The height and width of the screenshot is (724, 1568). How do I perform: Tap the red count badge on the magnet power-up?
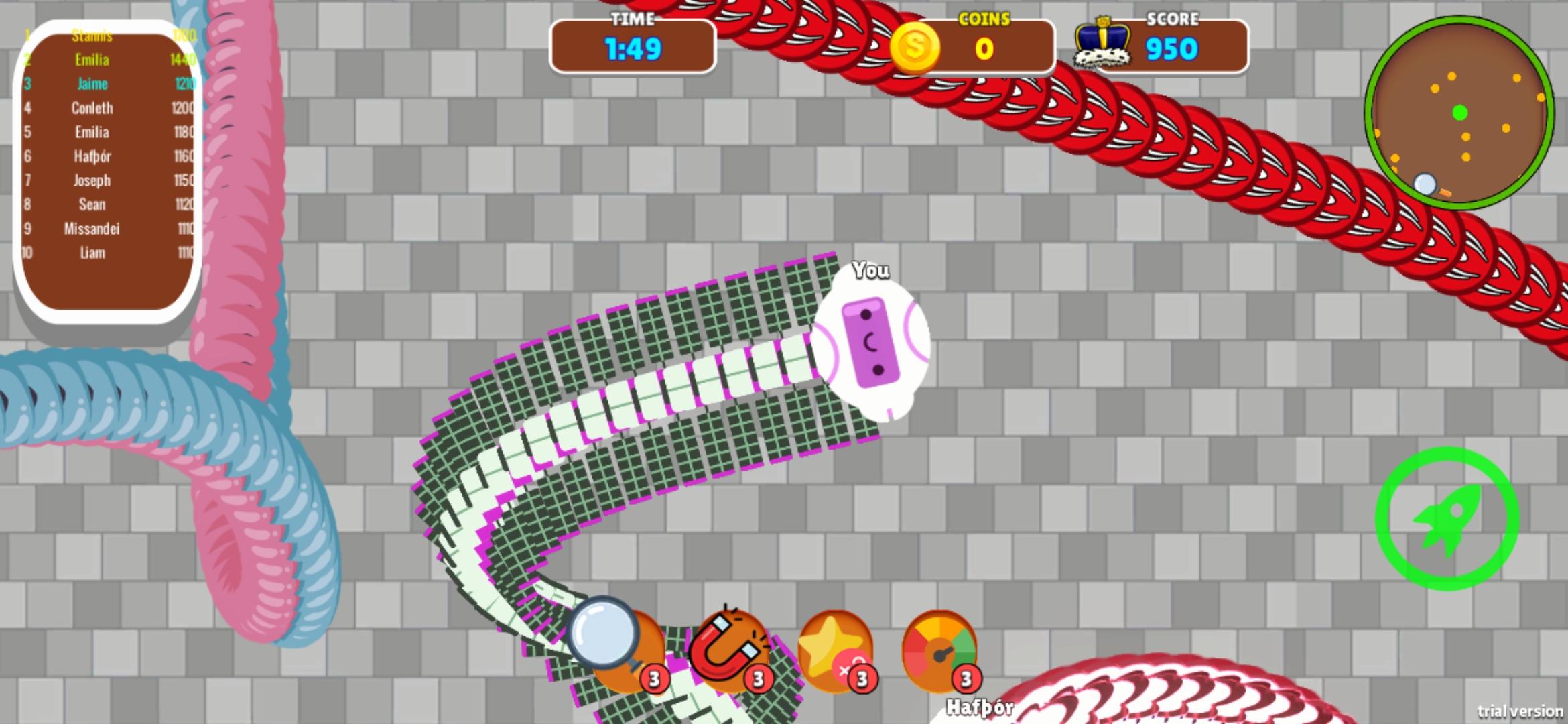click(758, 678)
